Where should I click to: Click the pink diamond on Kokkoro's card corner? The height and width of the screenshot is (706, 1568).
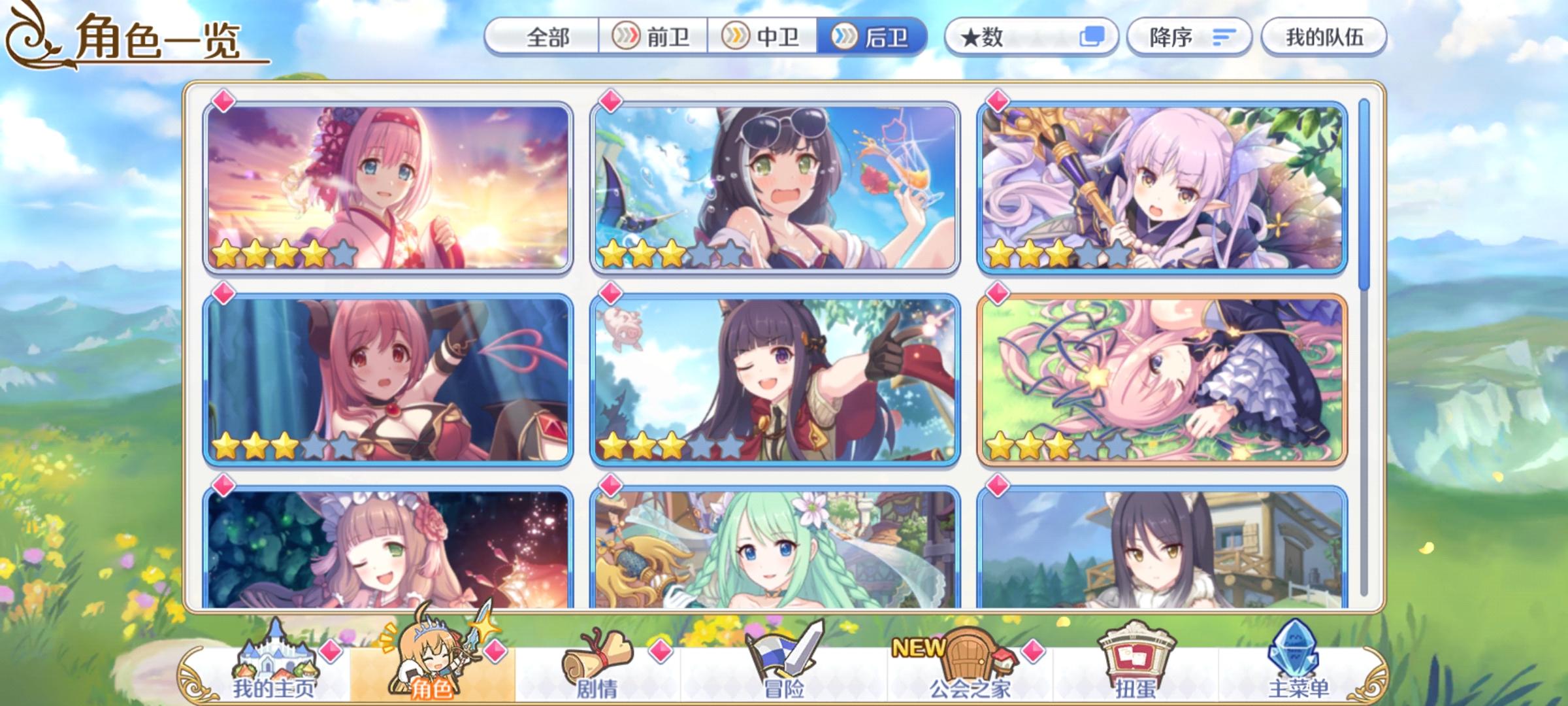[997, 102]
